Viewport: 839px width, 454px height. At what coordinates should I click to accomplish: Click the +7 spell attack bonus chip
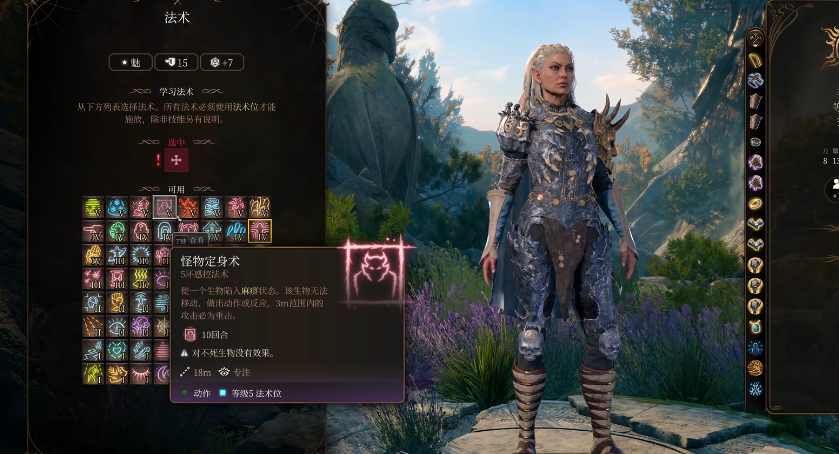[222, 63]
